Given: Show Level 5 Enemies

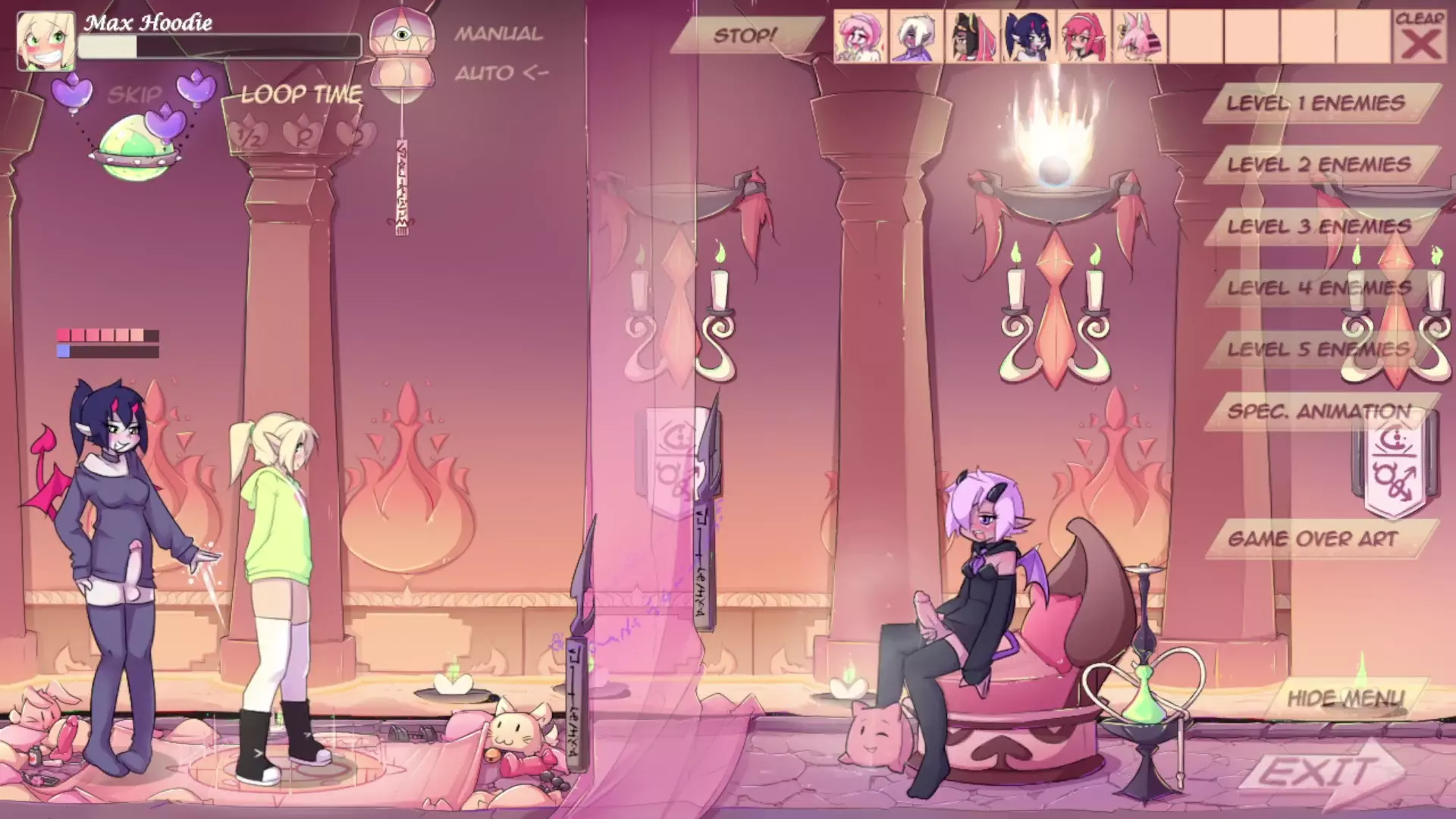Looking at the screenshot, I should click(x=1319, y=350).
